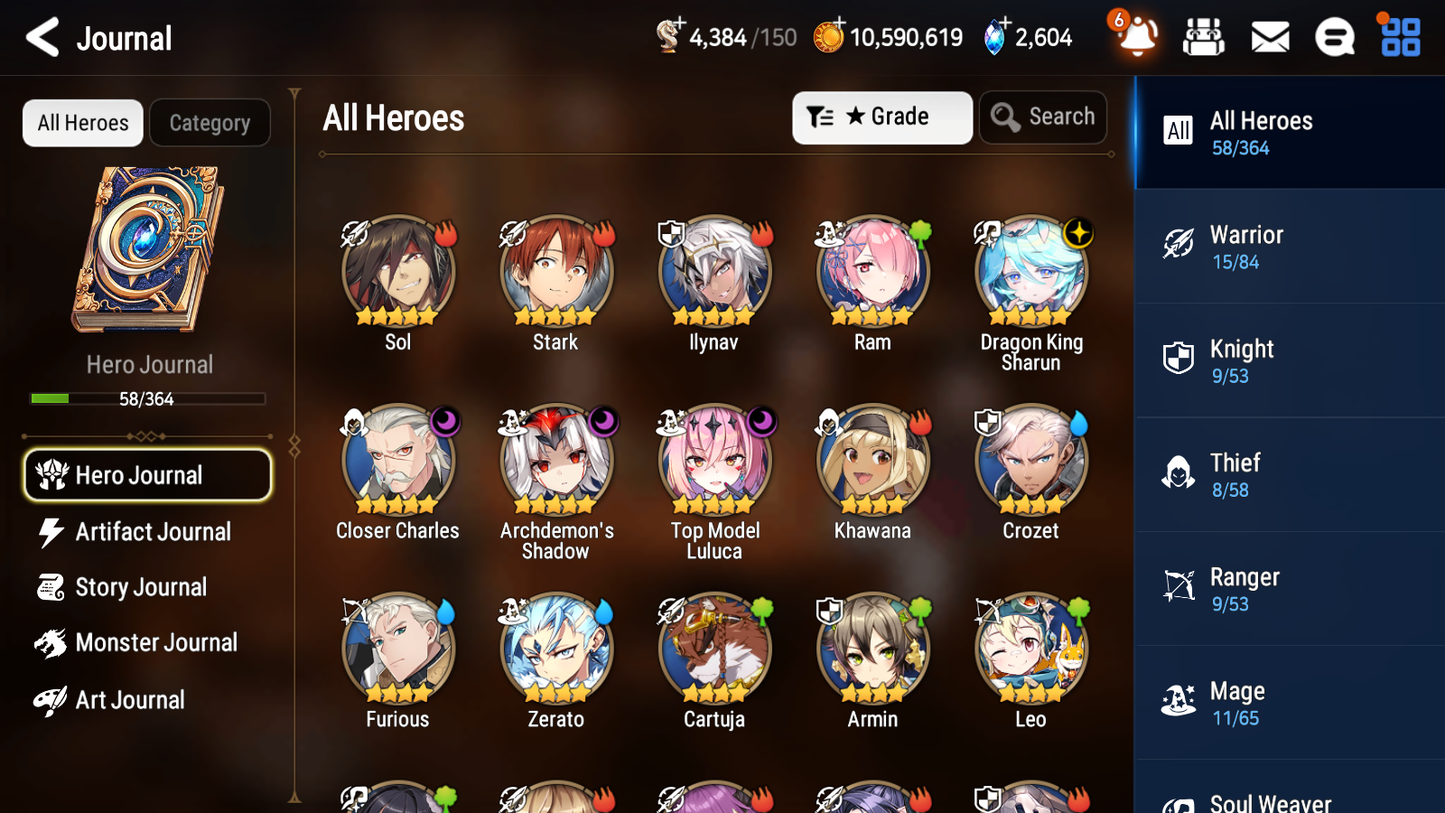Select the All Heroes filter toggle
The image size is (1445, 813).
82,122
